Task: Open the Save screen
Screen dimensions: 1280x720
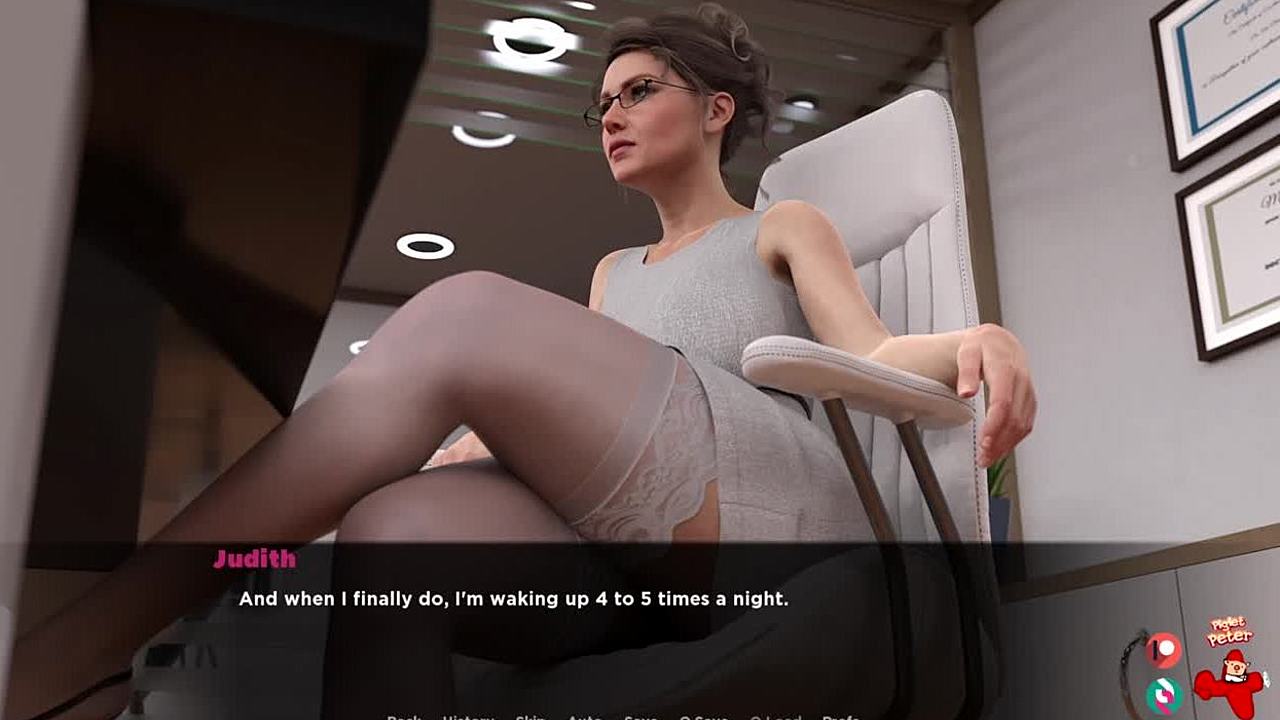Action: pyautogui.click(x=640, y=716)
